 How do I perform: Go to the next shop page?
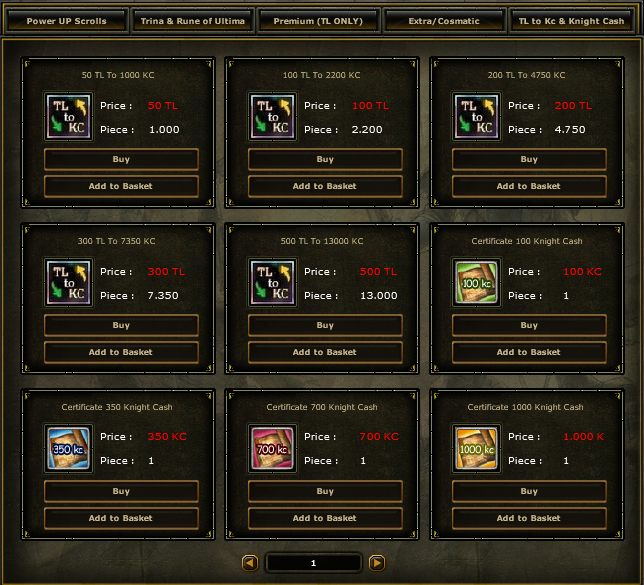click(377, 563)
